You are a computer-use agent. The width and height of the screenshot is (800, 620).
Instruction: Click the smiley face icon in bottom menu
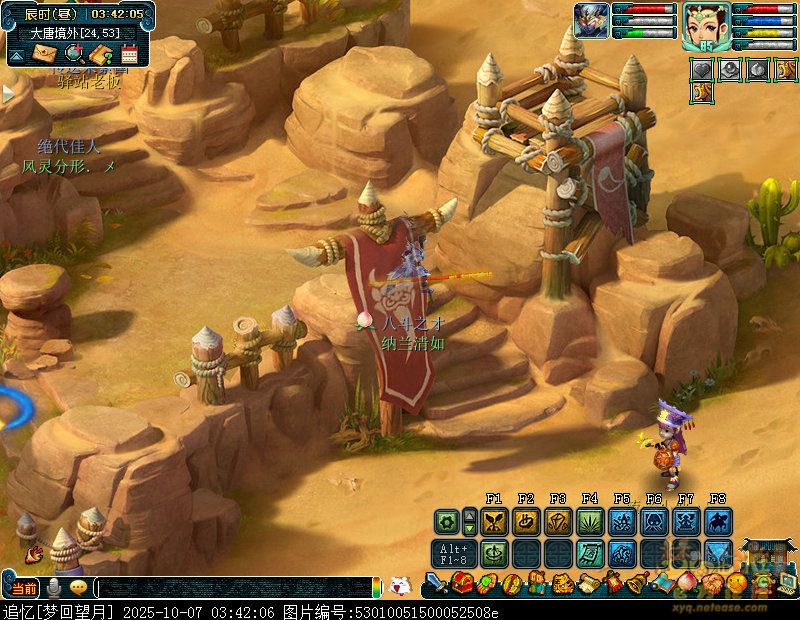[x=735, y=582]
